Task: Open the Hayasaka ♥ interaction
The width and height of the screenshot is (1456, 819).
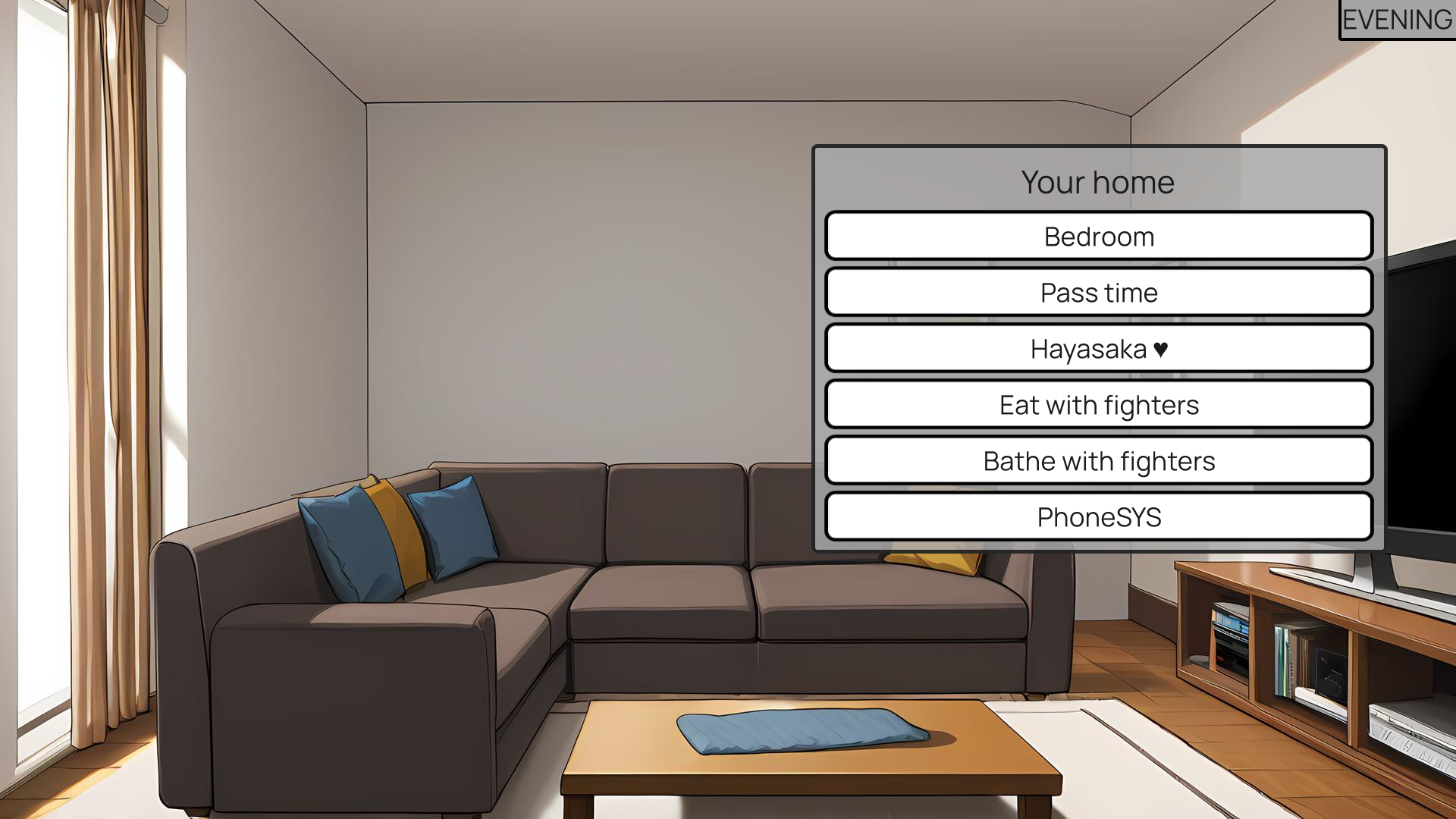Action: tap(1098, 348)
